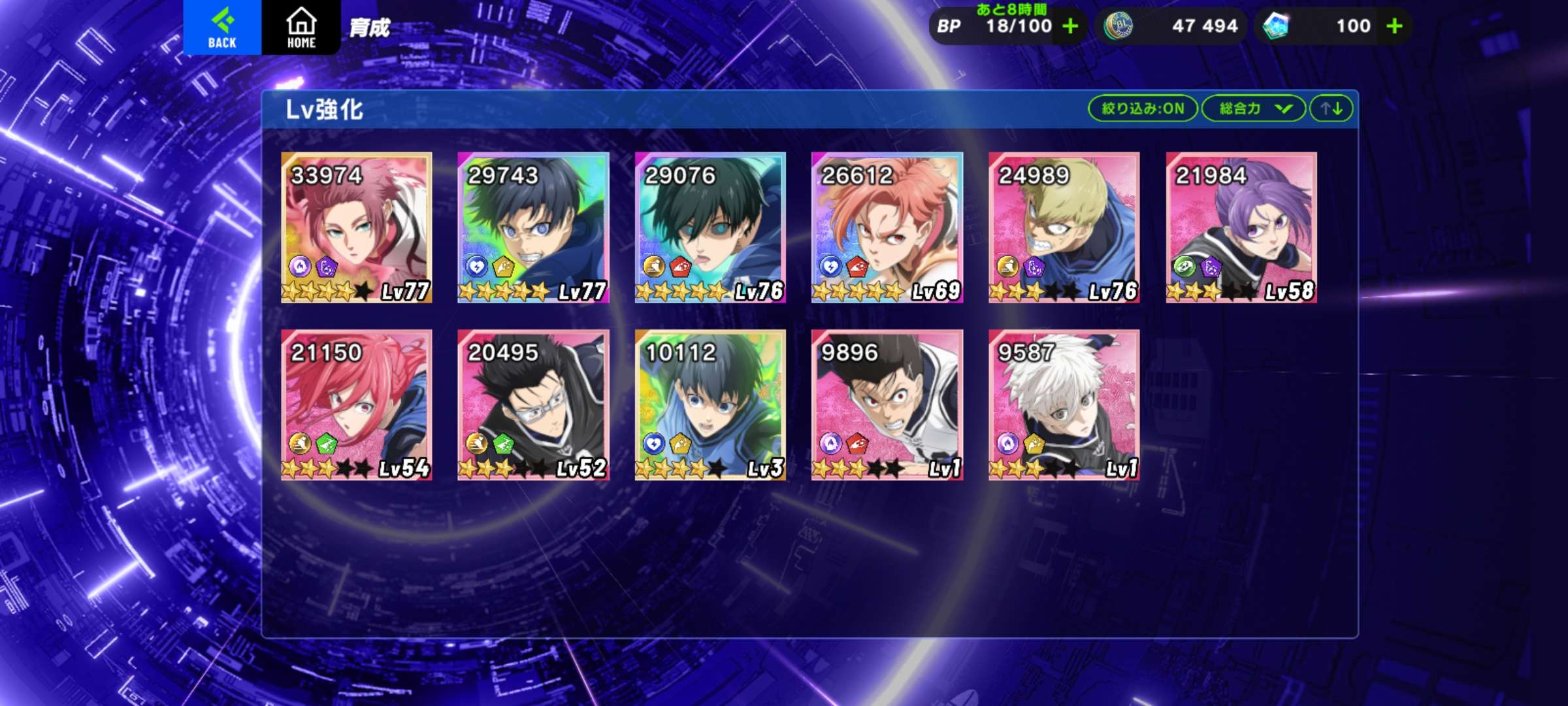
Task: Pick the white-haired 9587 power card
Action: pyautogui.click(x=1064, y=405)
